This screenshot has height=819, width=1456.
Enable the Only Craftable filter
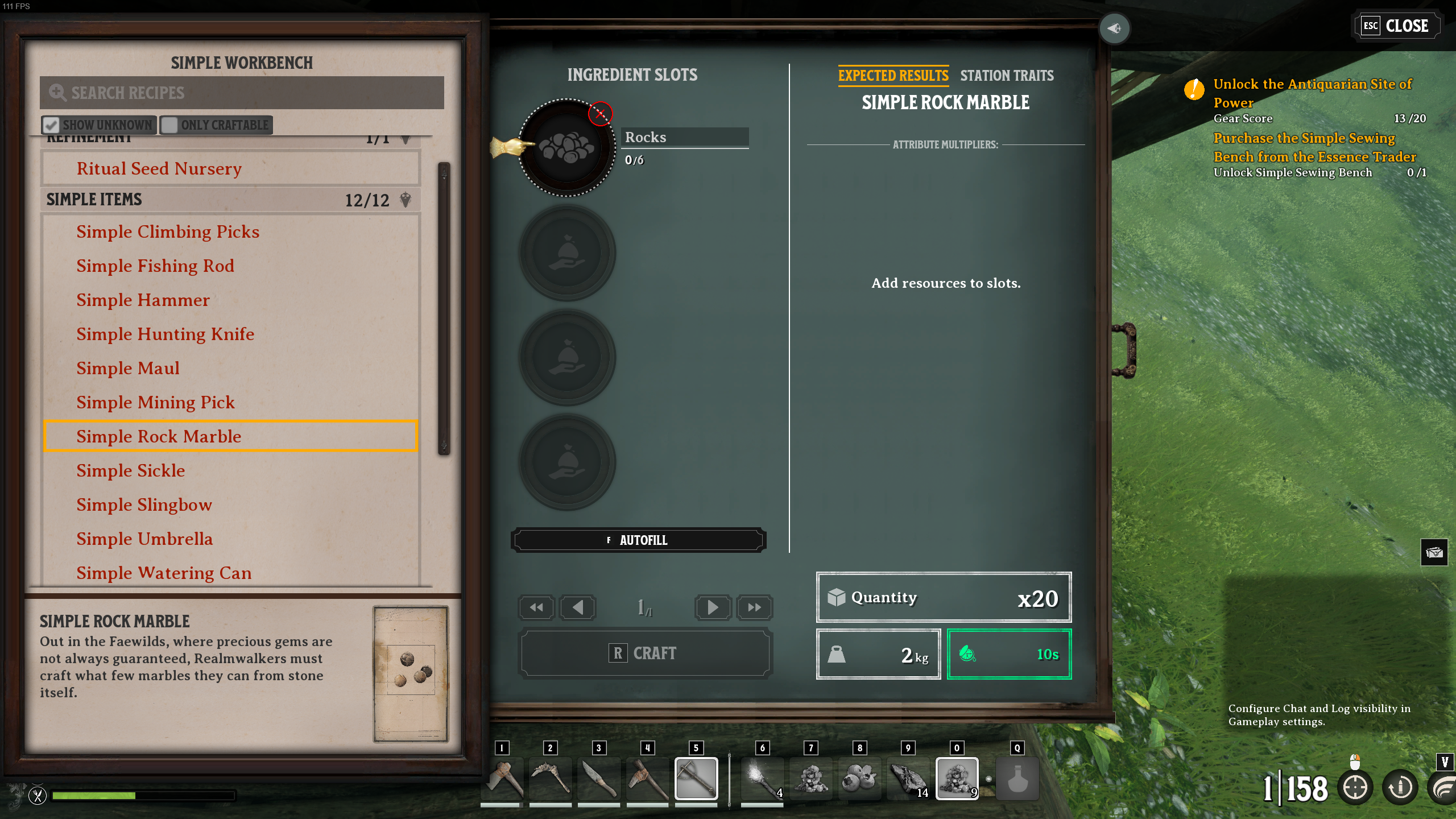pos(169,125)
